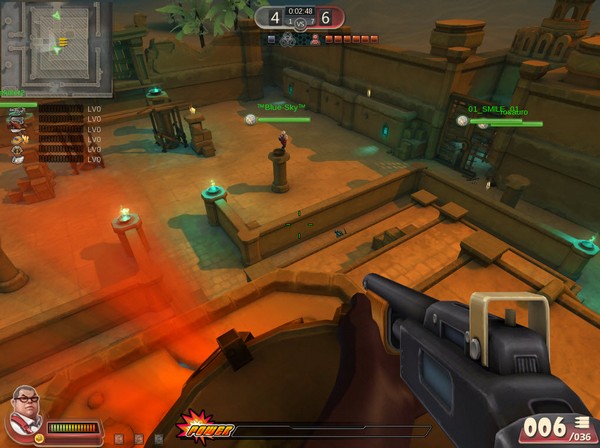Click the VS emblem on the scoreboard
This screenshot has height=448, width=600.
[300, 24]
